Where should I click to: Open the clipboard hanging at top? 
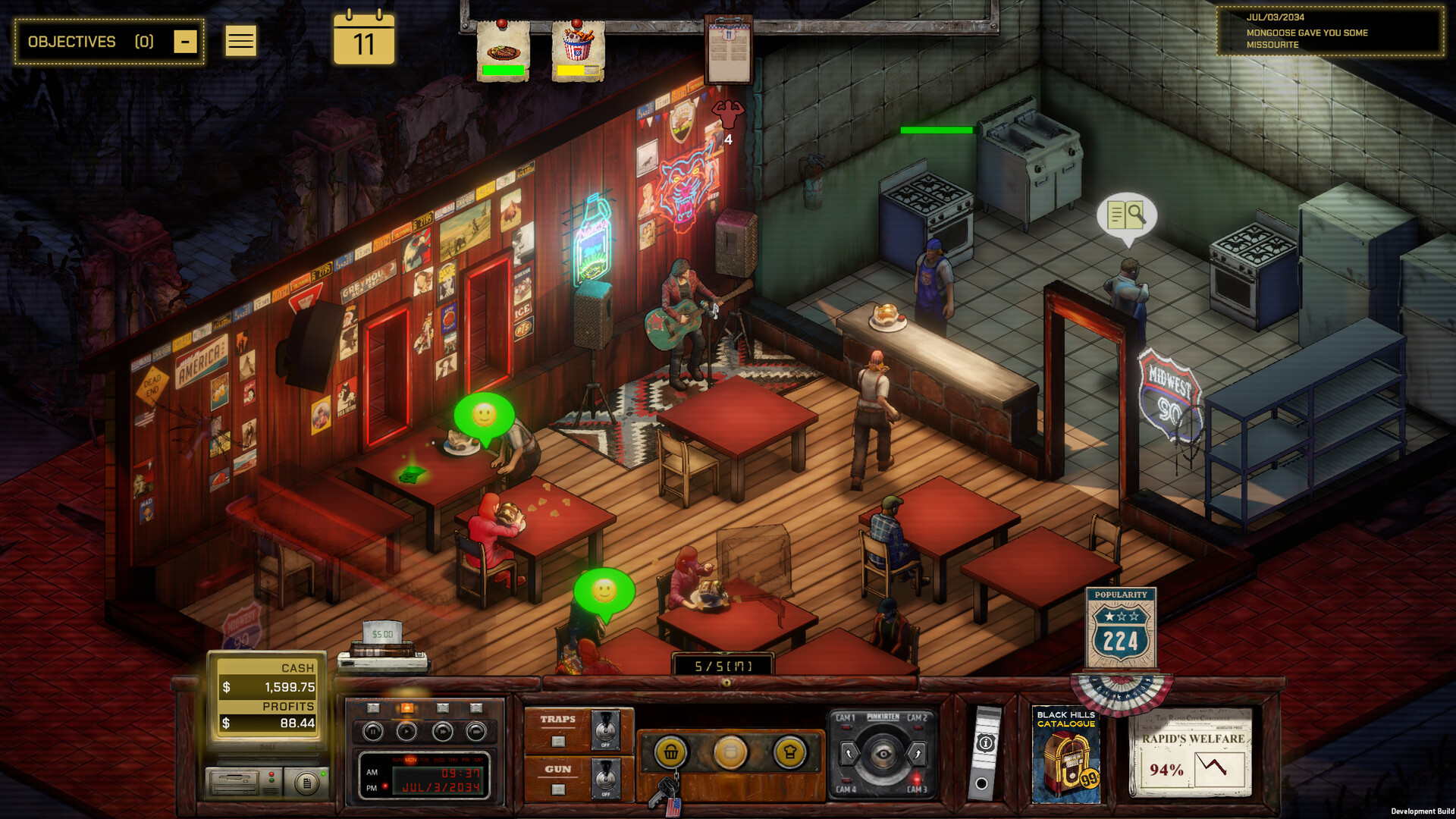[728, 50]
